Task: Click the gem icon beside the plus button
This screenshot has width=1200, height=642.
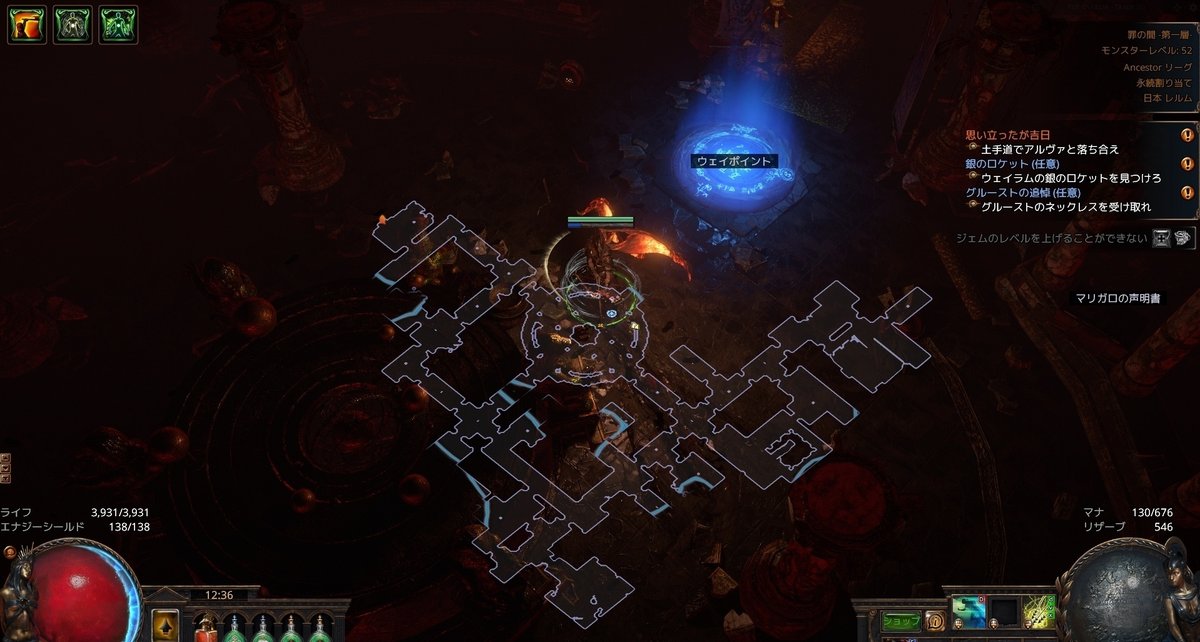Action: tap(1183, 238)
